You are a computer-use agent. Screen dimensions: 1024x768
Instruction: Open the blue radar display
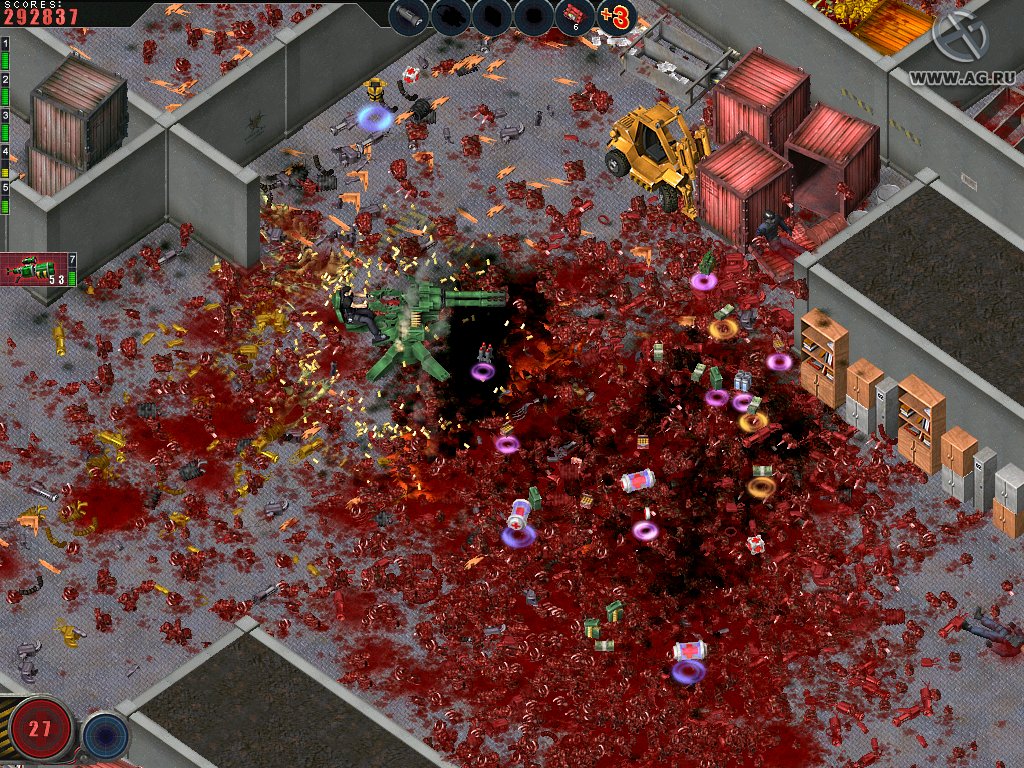(104, 735)
